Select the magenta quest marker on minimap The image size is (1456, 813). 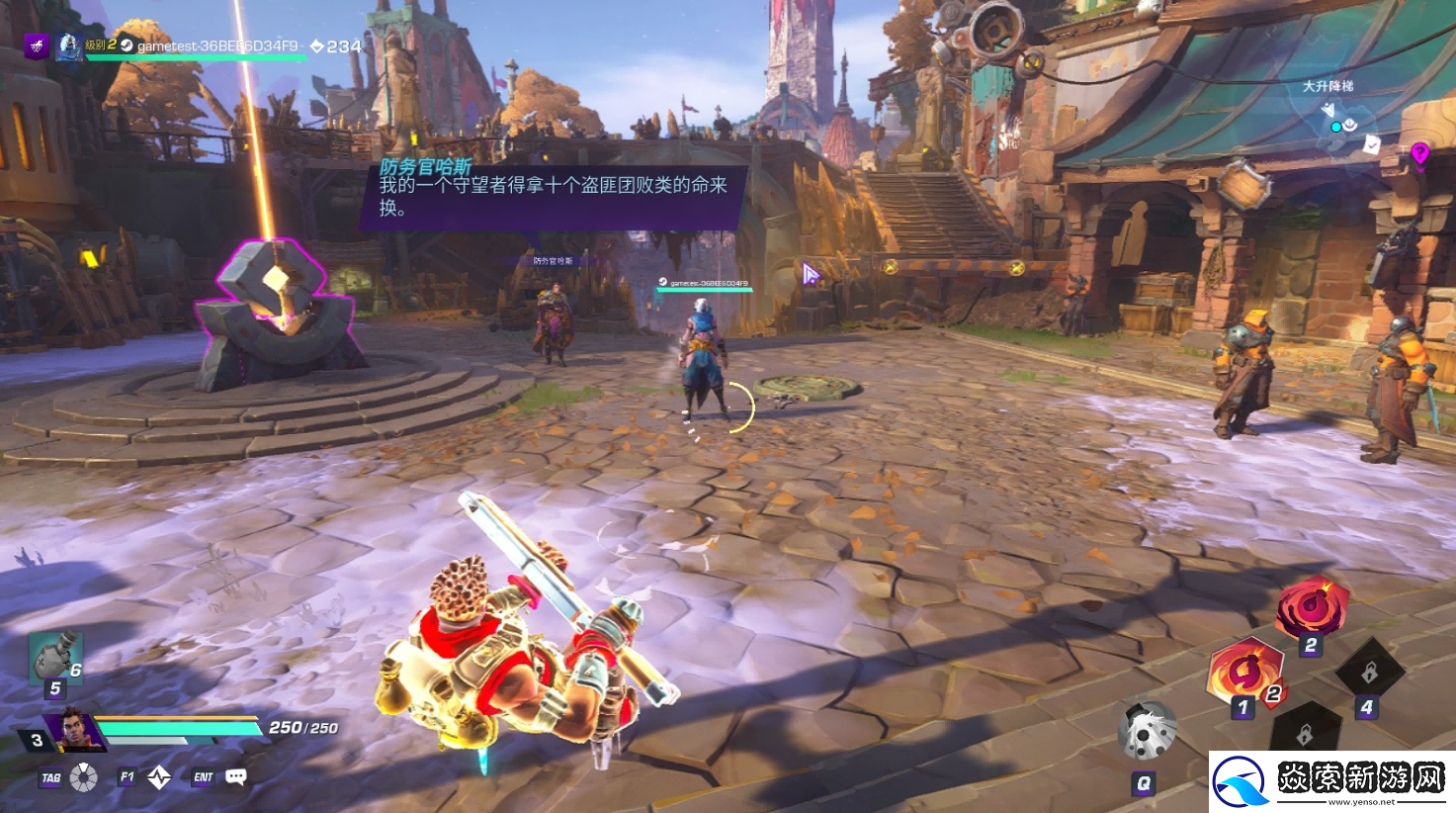click(1419, 153)
